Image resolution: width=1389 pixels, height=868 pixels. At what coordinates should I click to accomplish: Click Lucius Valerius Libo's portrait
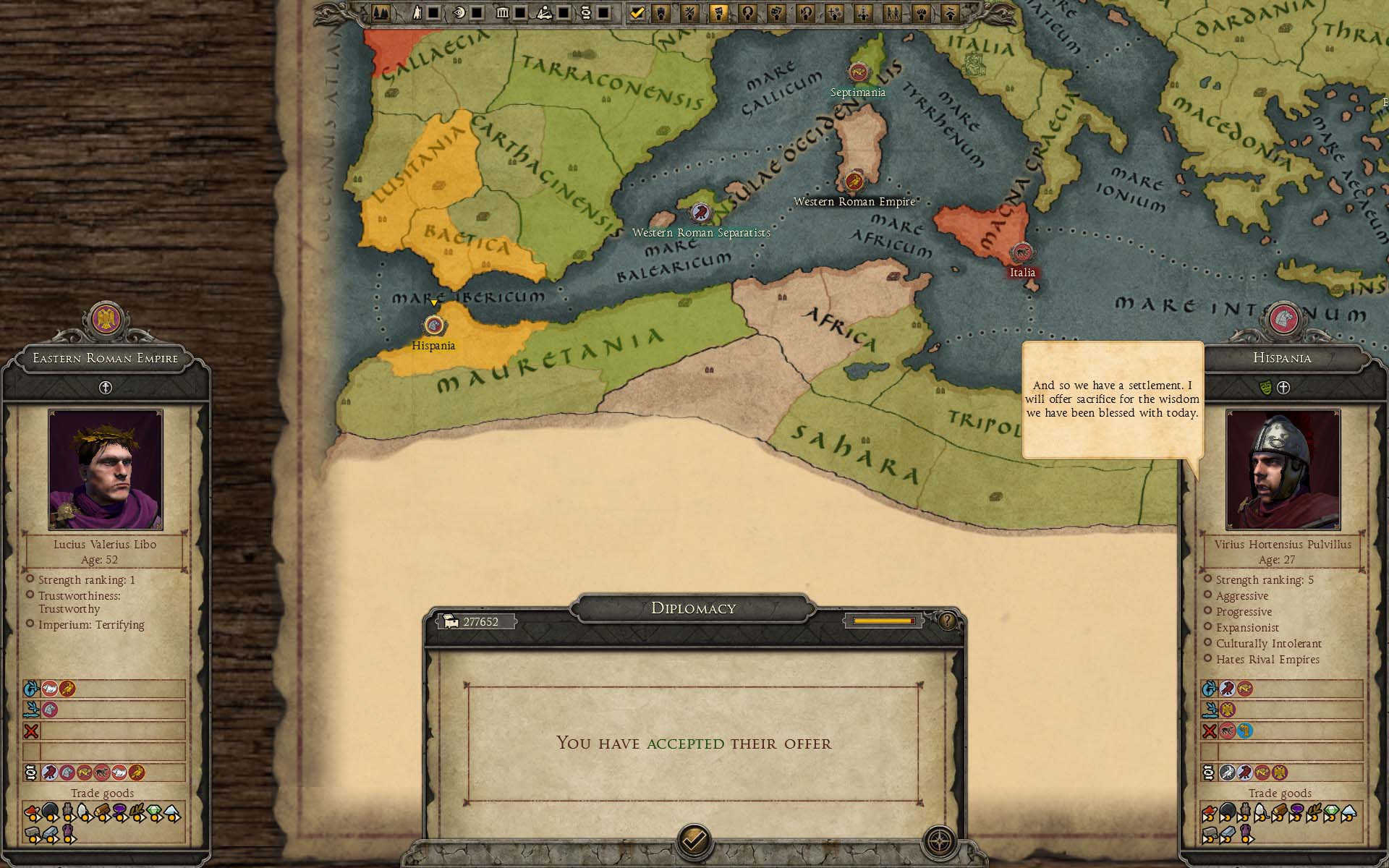click(106, 470)
